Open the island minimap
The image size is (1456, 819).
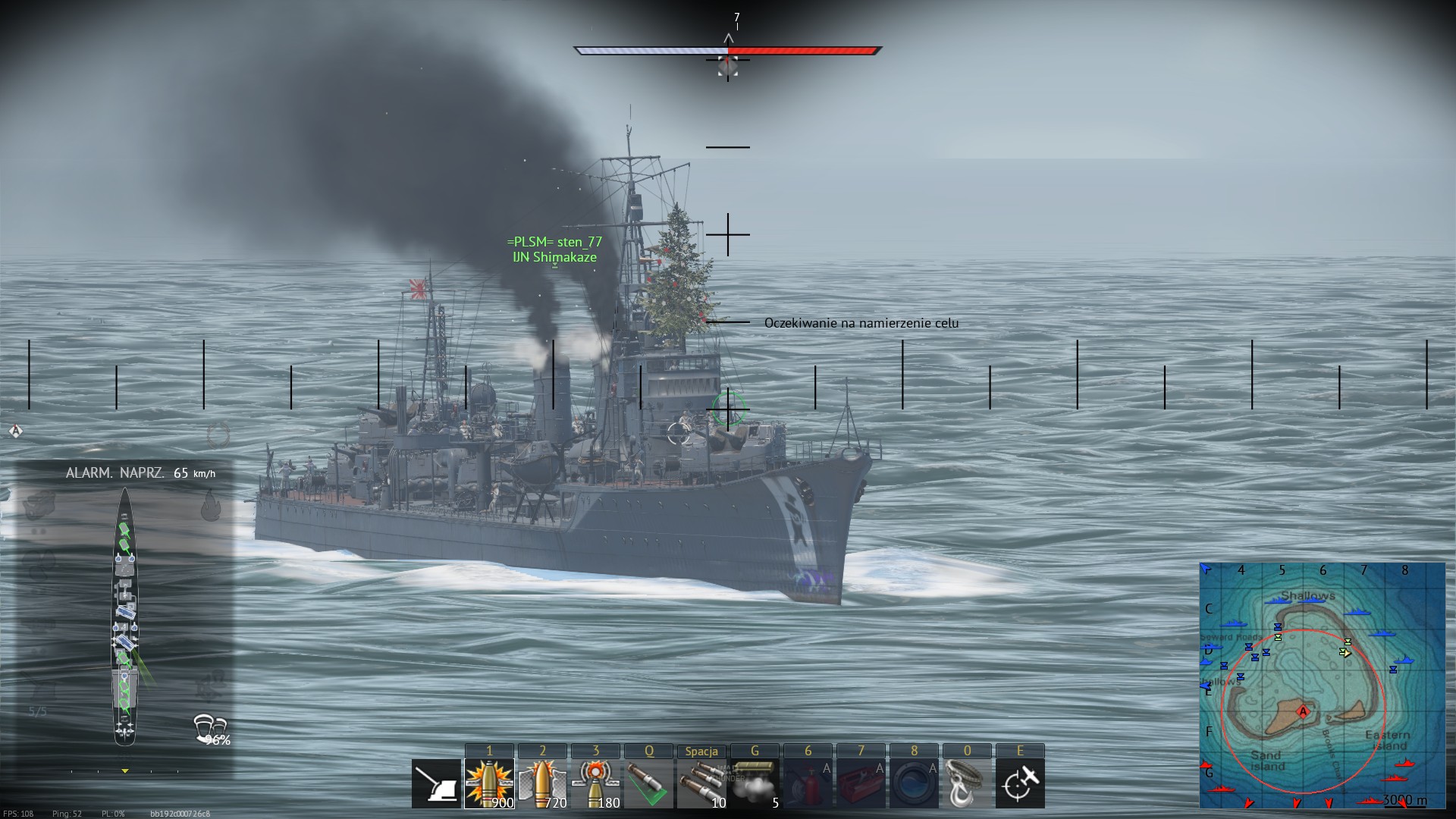[x=1322, y=686]
